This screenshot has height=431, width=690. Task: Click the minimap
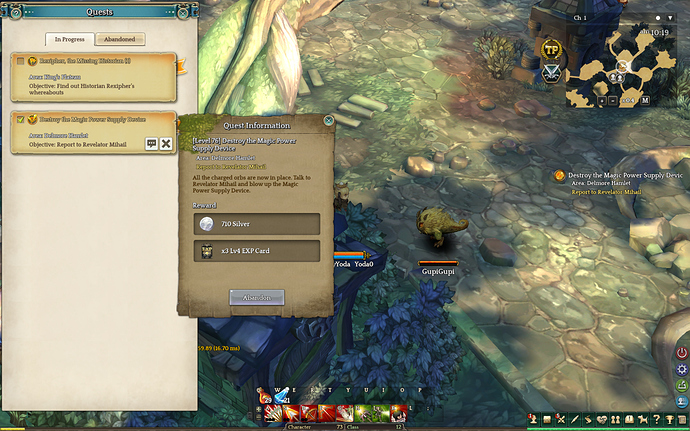[x=620, y=65]
